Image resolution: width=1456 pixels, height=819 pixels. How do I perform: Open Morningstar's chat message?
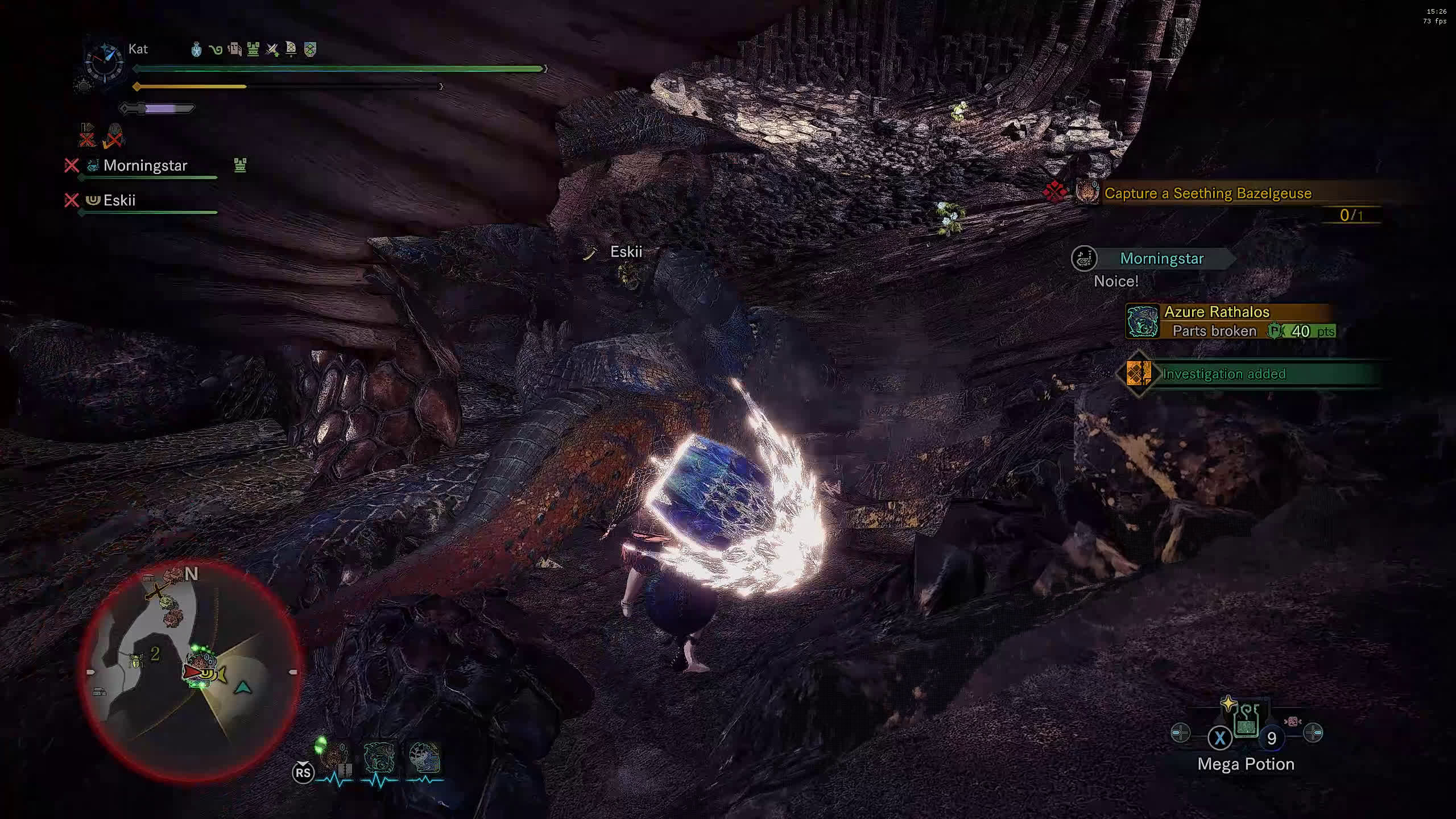click(1160, 259)
